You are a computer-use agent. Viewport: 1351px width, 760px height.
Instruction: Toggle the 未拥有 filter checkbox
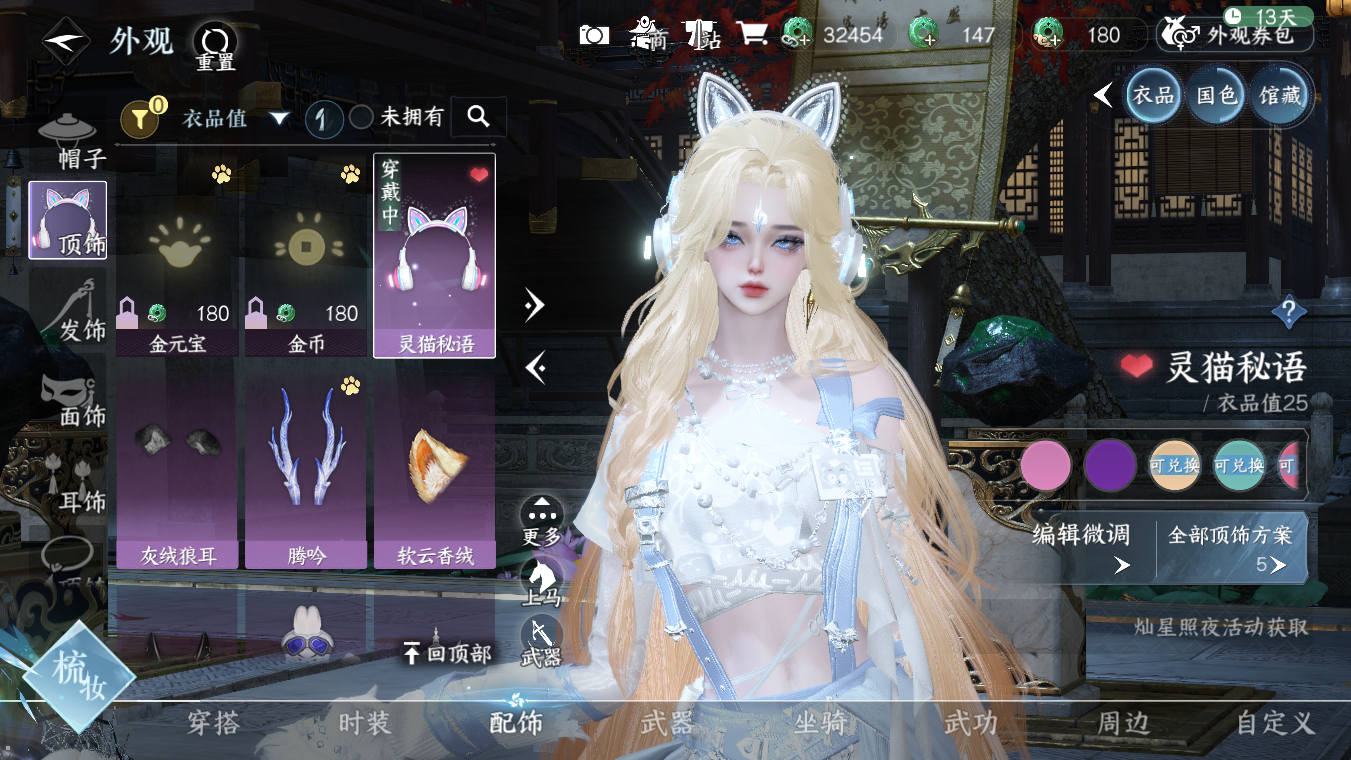[361, 118]
